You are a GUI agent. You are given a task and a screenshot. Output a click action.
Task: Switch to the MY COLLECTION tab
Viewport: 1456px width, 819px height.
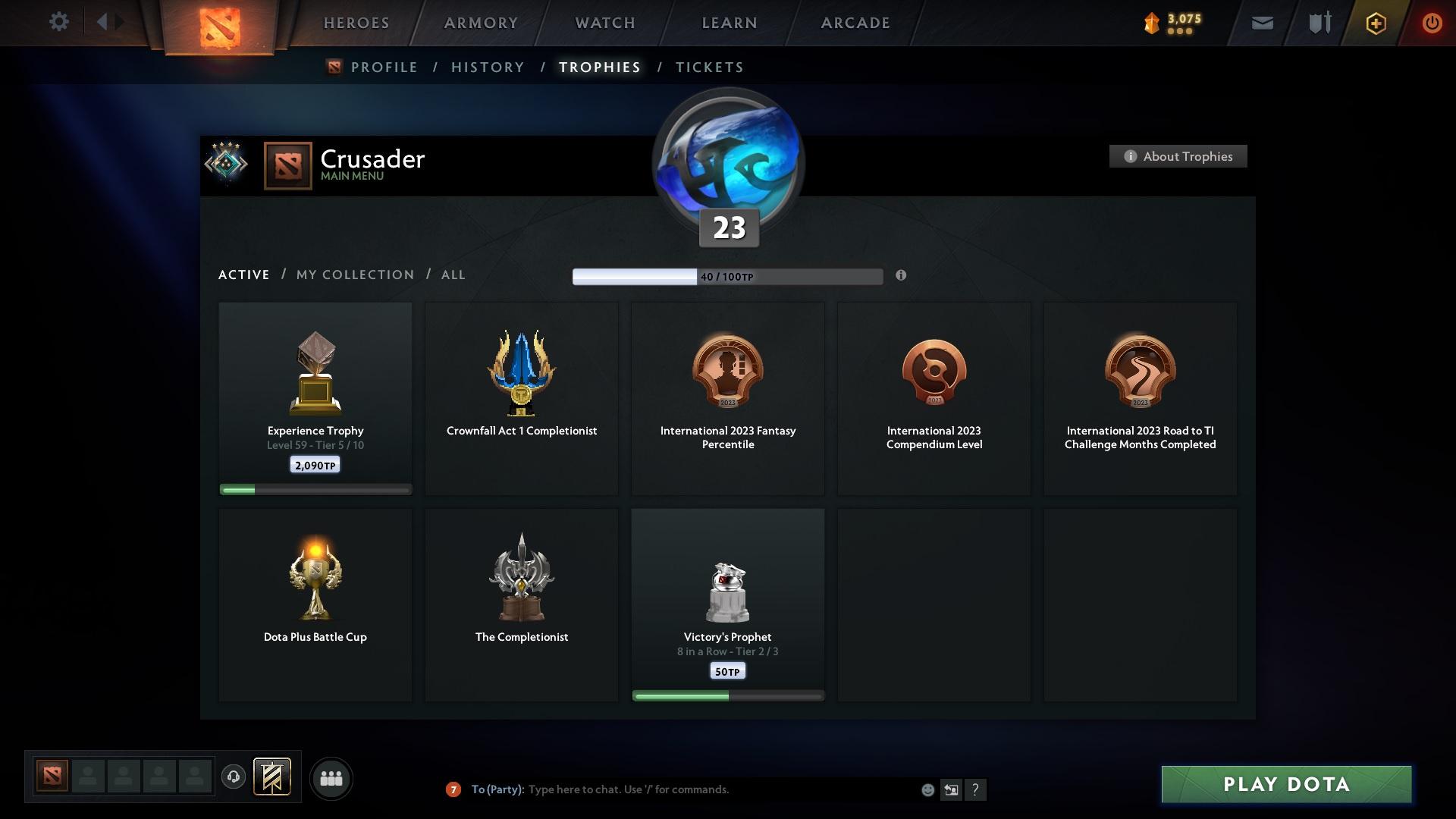tap(354, 275)
